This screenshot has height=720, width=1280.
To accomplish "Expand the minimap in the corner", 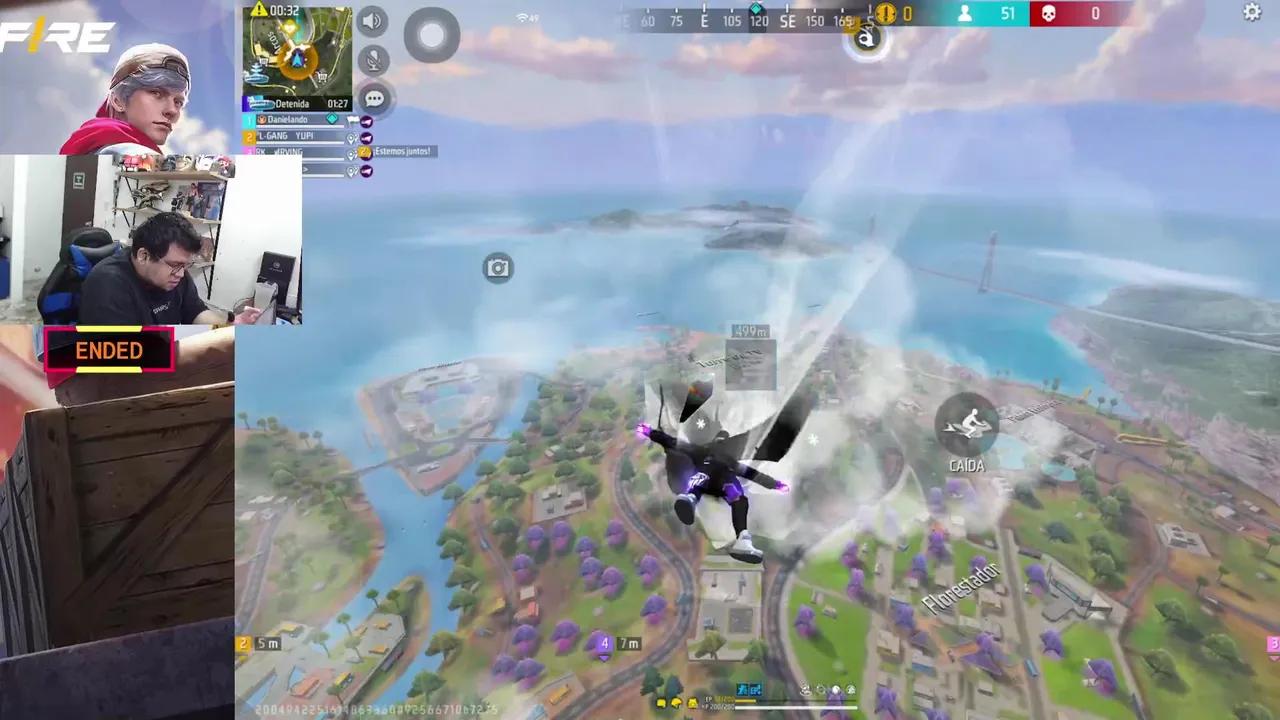I will click(x=297, y=52).
